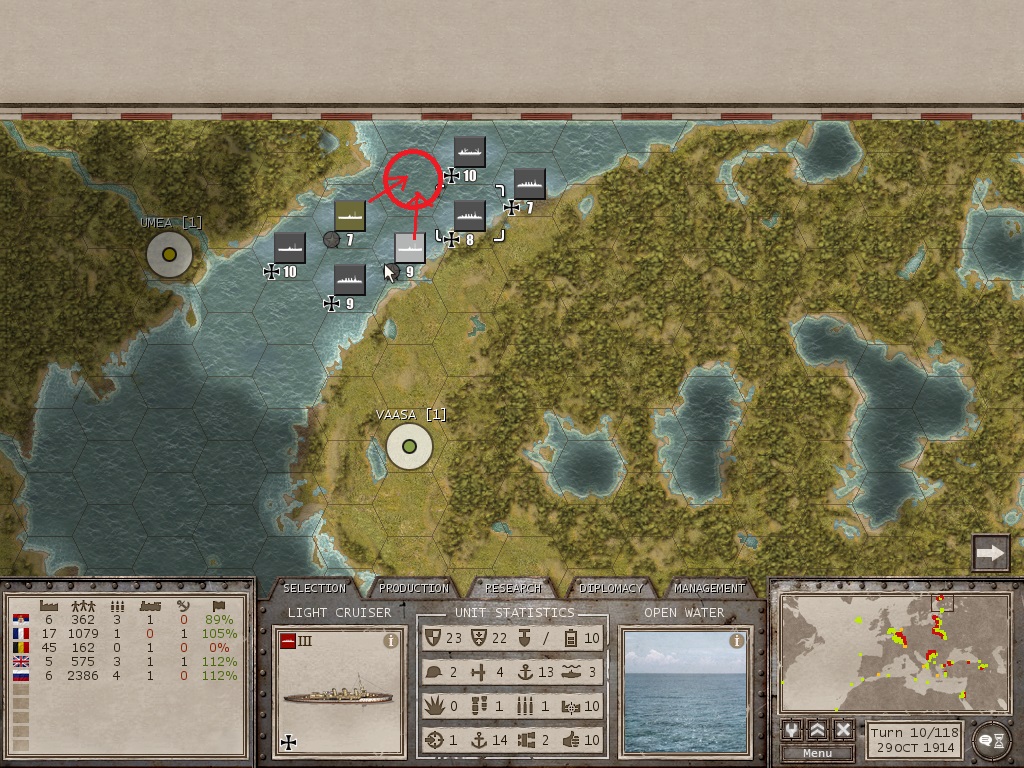The height and width of the screenshot is (768, 1024).
Task: Select the olive-colored ship unit with strength 7
Action: [x=350, y=215]
